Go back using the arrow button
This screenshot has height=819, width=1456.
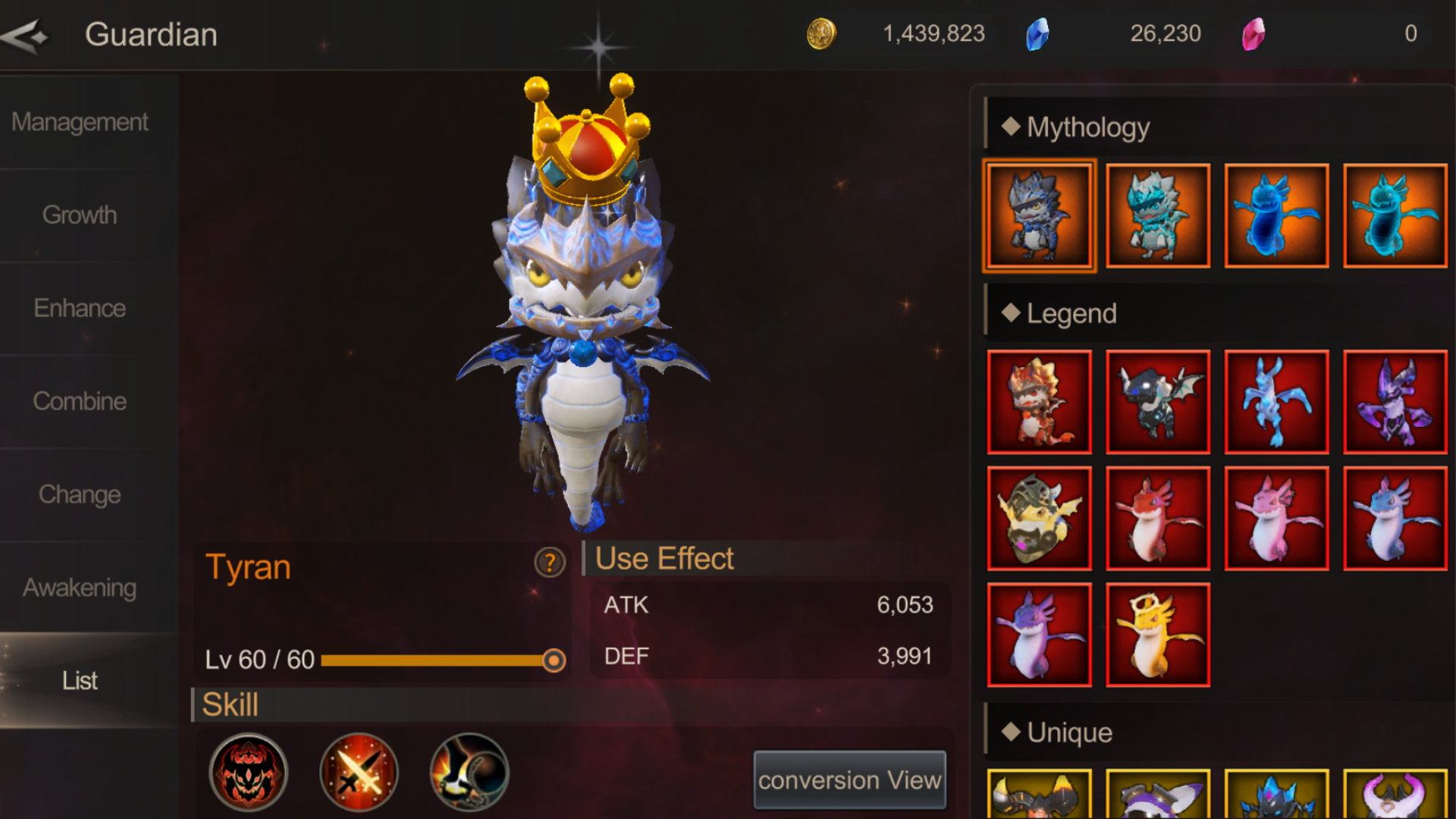pos(26,36)
